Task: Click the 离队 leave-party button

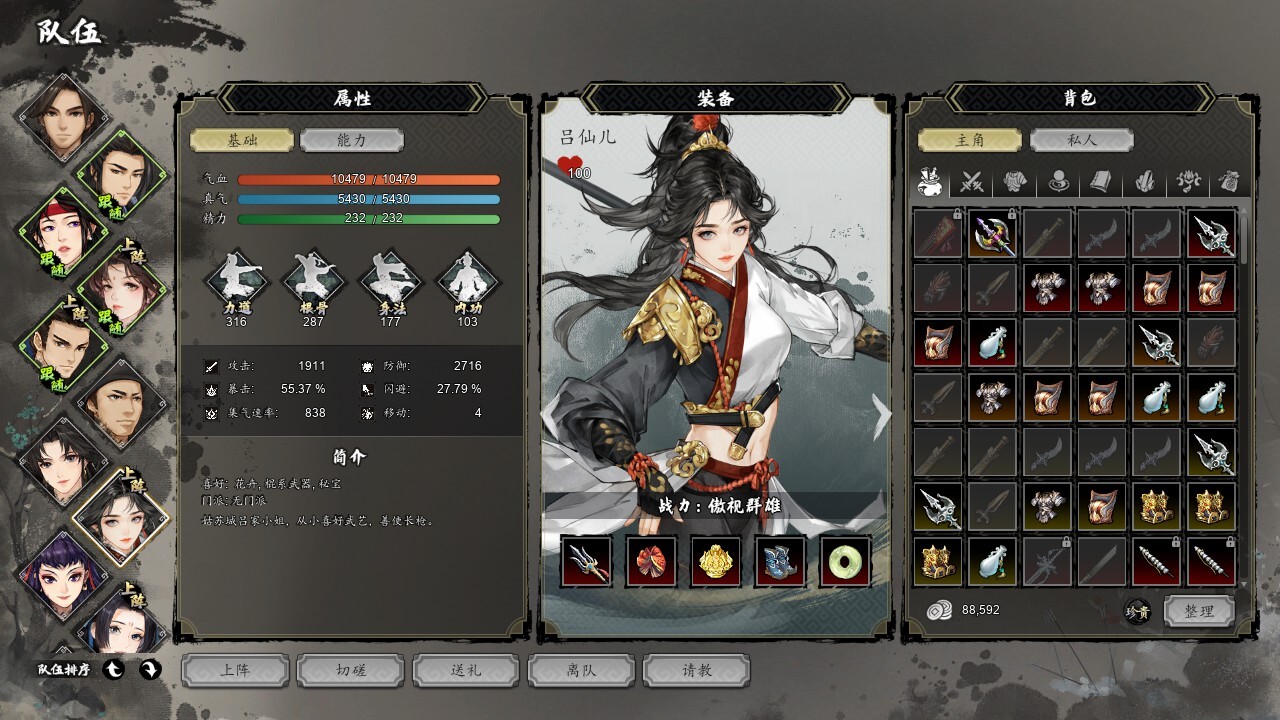Action: coord(581,670)
